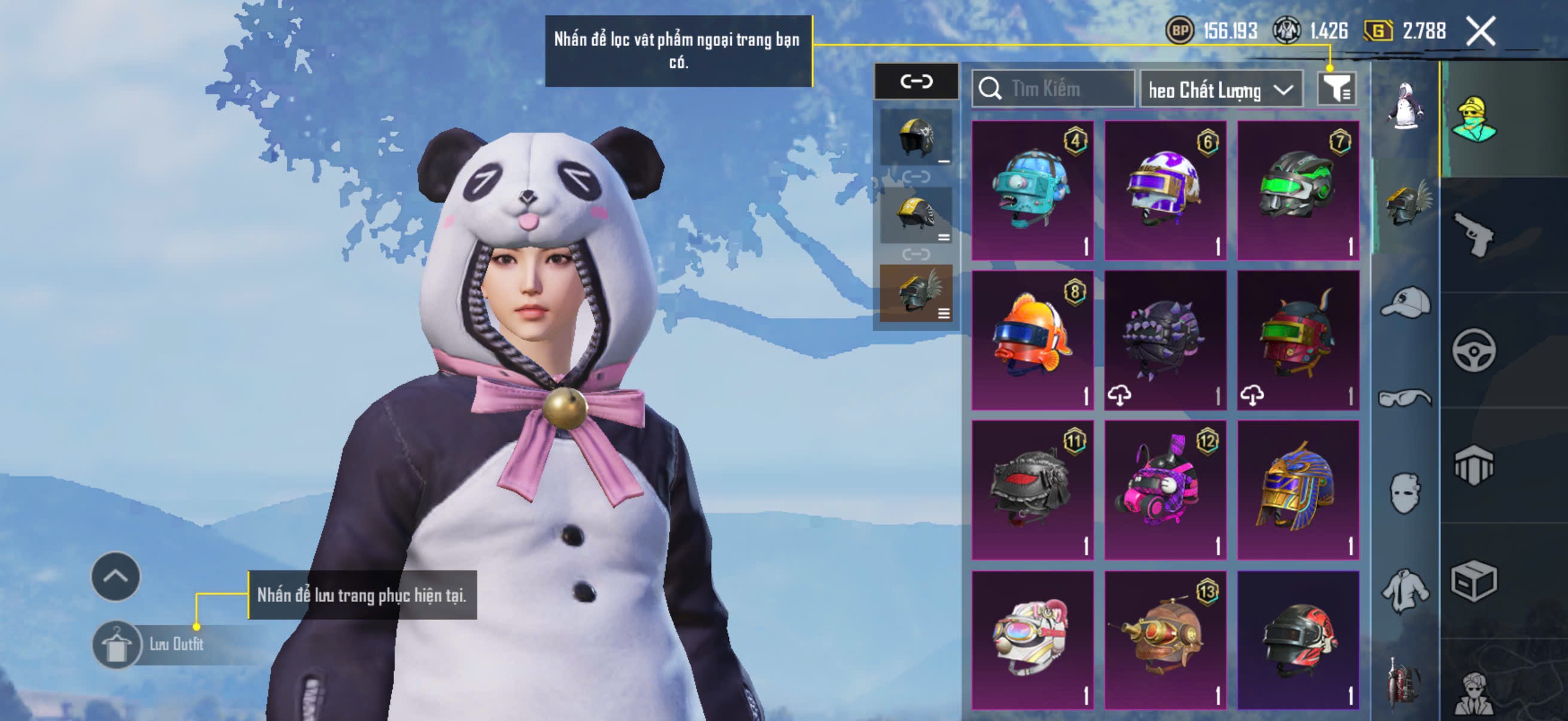Choose the red horned samurai helmet
The height and width of the screenshot is (721, 1568).
[1298, 340]
